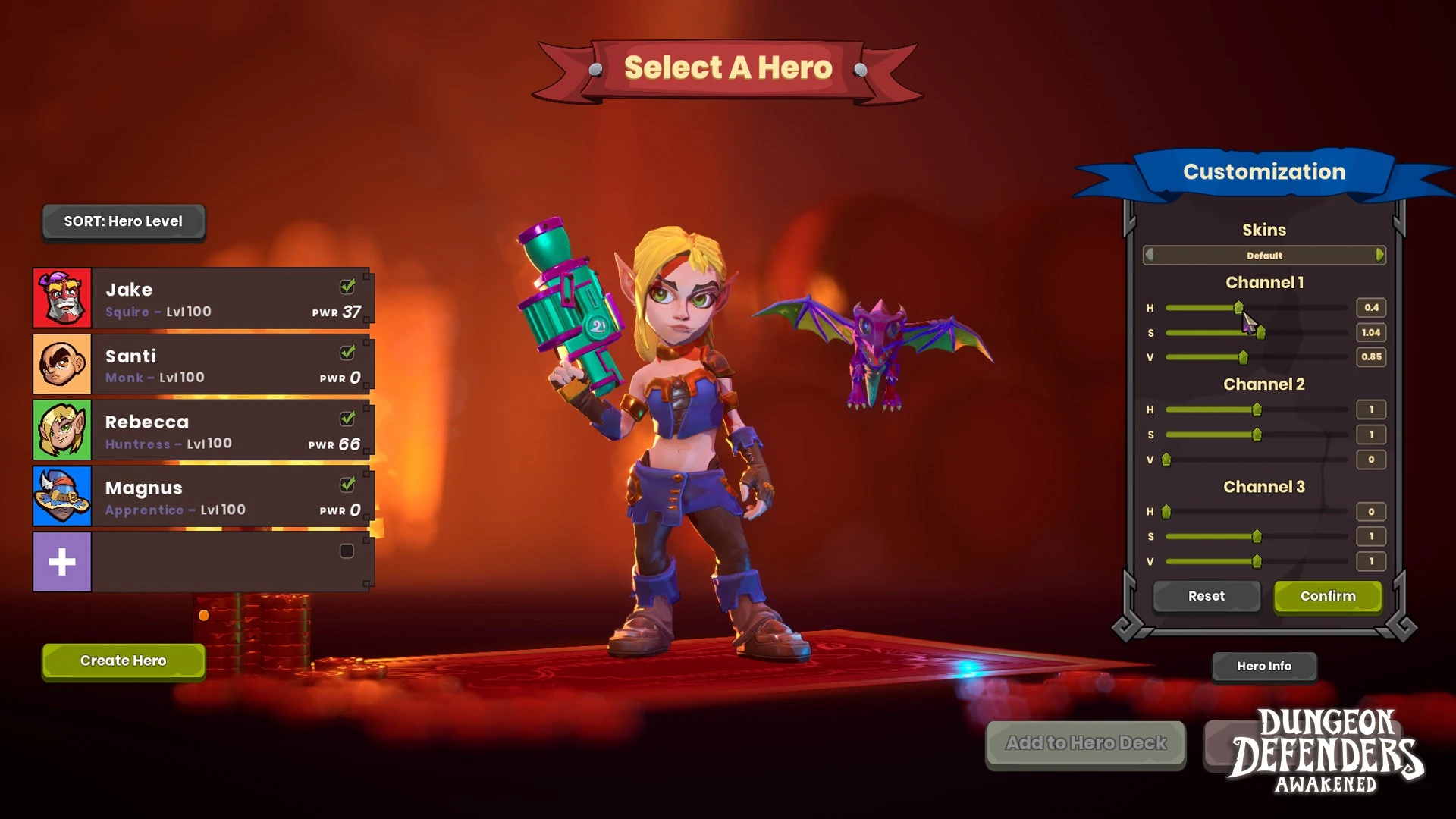1456x819 pixels.
Task: Adjust the Channel 1 hue slider
Action: click(1238, 308)
